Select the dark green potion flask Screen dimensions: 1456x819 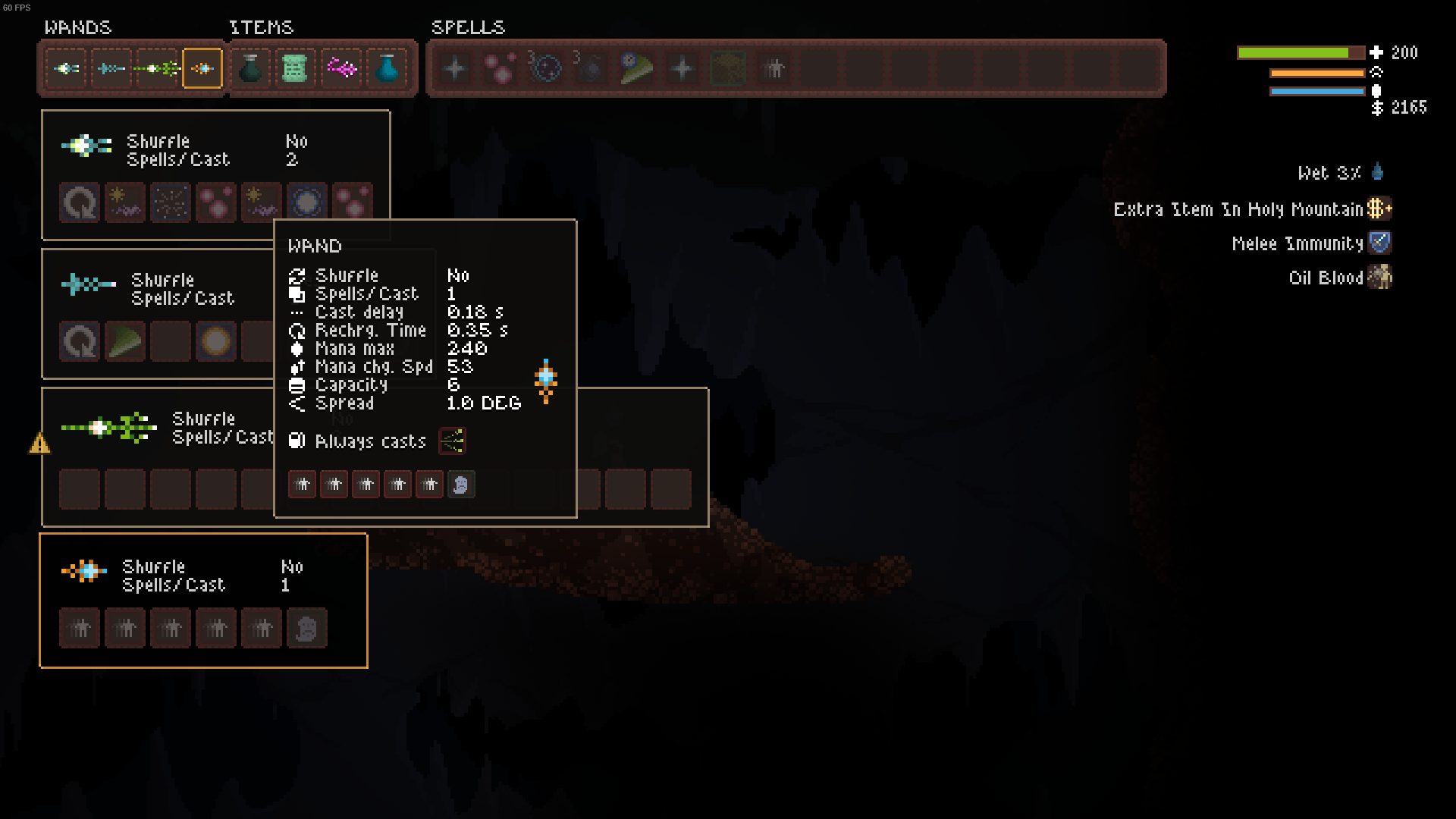click(250, 69)
